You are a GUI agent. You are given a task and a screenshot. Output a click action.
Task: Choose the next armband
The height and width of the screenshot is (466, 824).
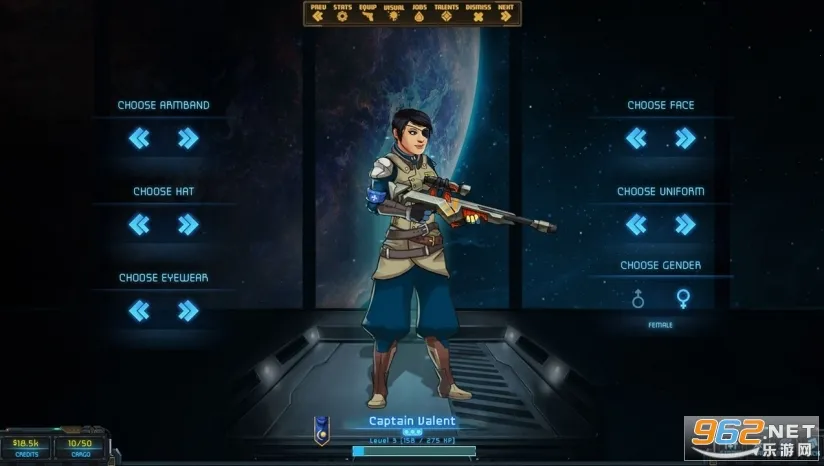coord(188,139)
